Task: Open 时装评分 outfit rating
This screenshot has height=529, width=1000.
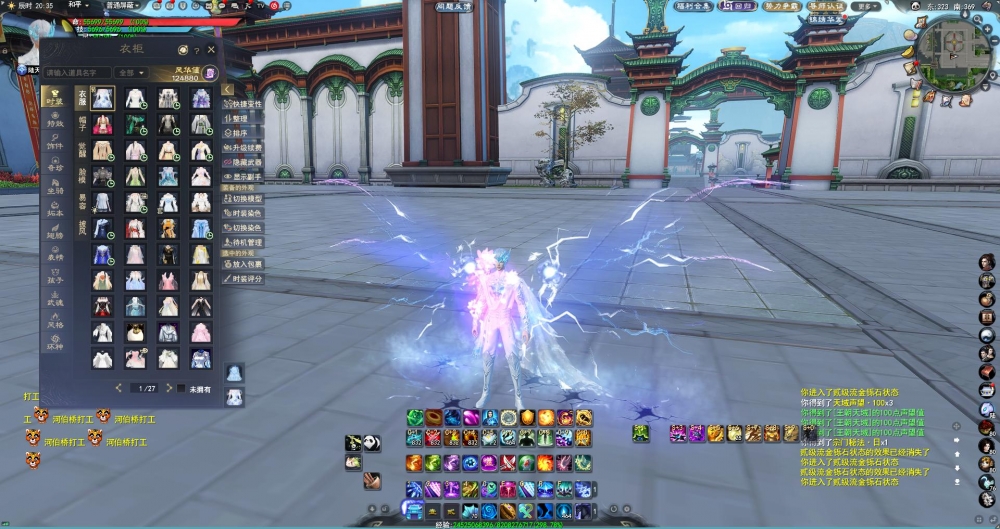Action: point(246,279)
